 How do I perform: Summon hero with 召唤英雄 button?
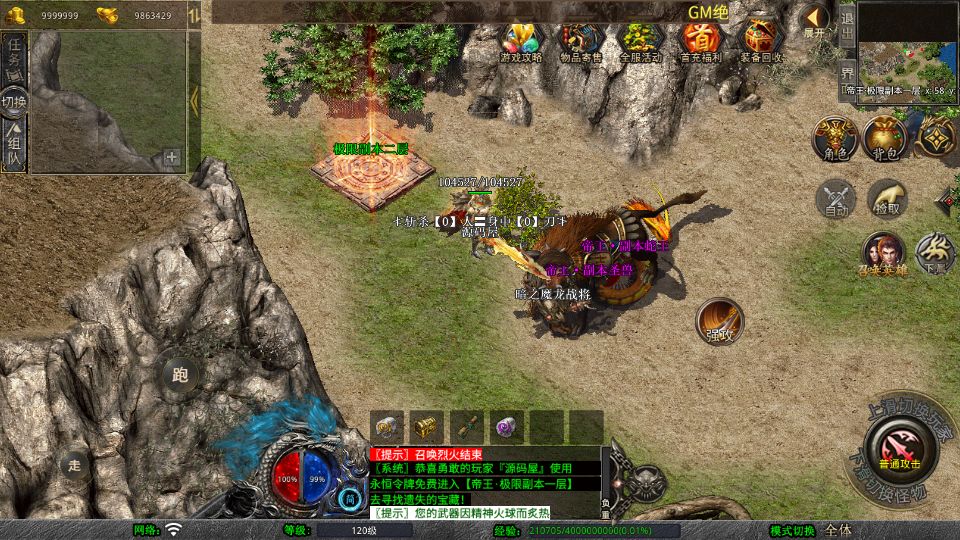coord(884,254)
